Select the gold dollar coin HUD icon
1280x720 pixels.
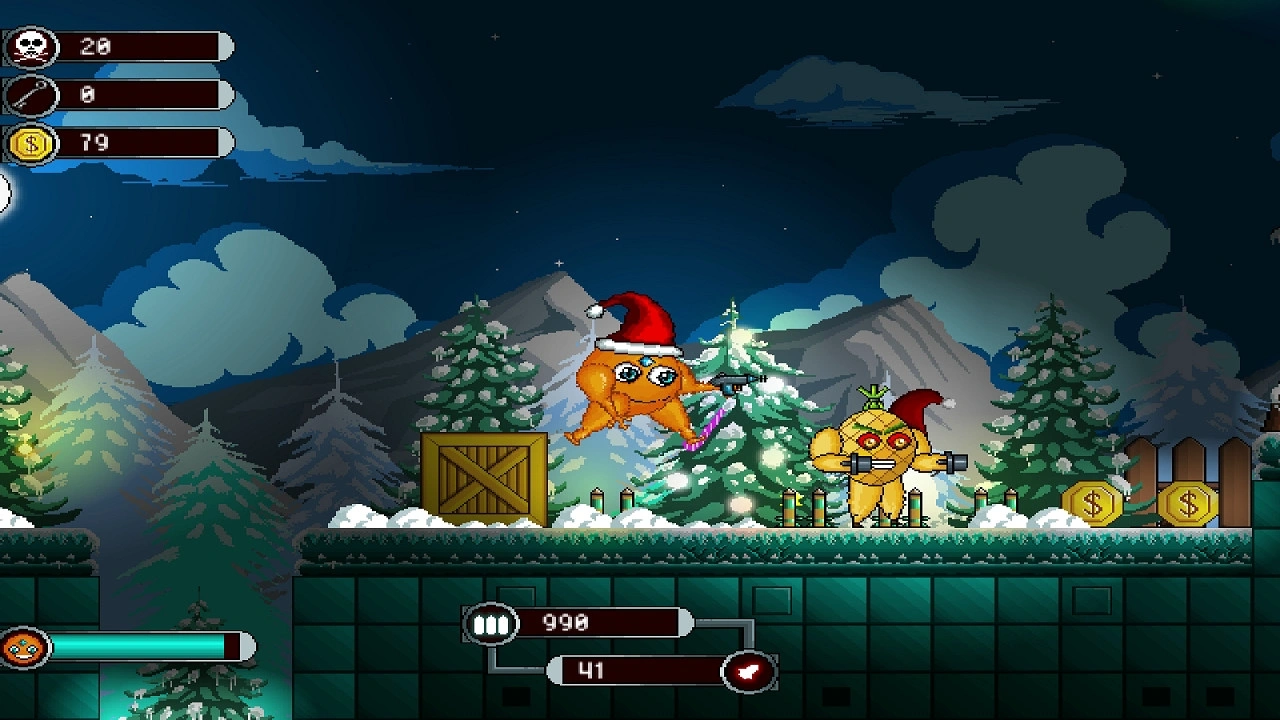click(31, 144)
